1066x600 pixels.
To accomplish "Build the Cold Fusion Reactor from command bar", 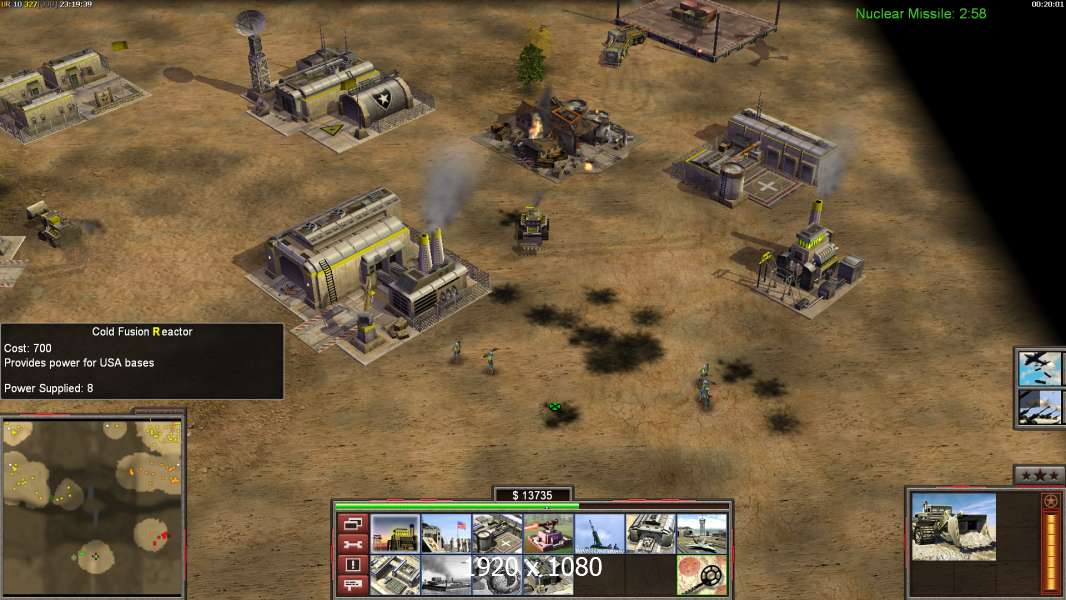I will coord(395,534).
